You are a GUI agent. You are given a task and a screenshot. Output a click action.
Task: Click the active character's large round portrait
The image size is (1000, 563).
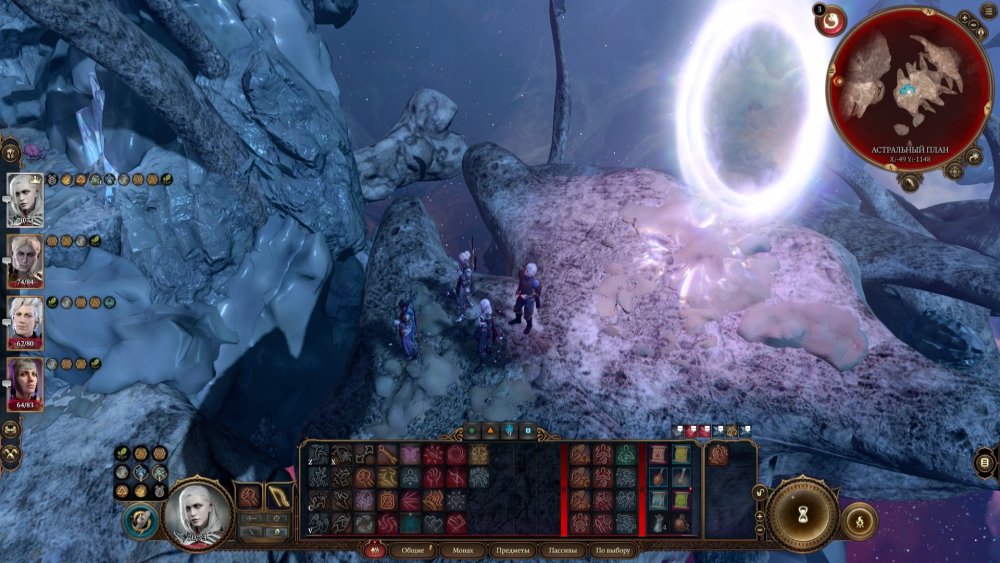click(197, 515)
